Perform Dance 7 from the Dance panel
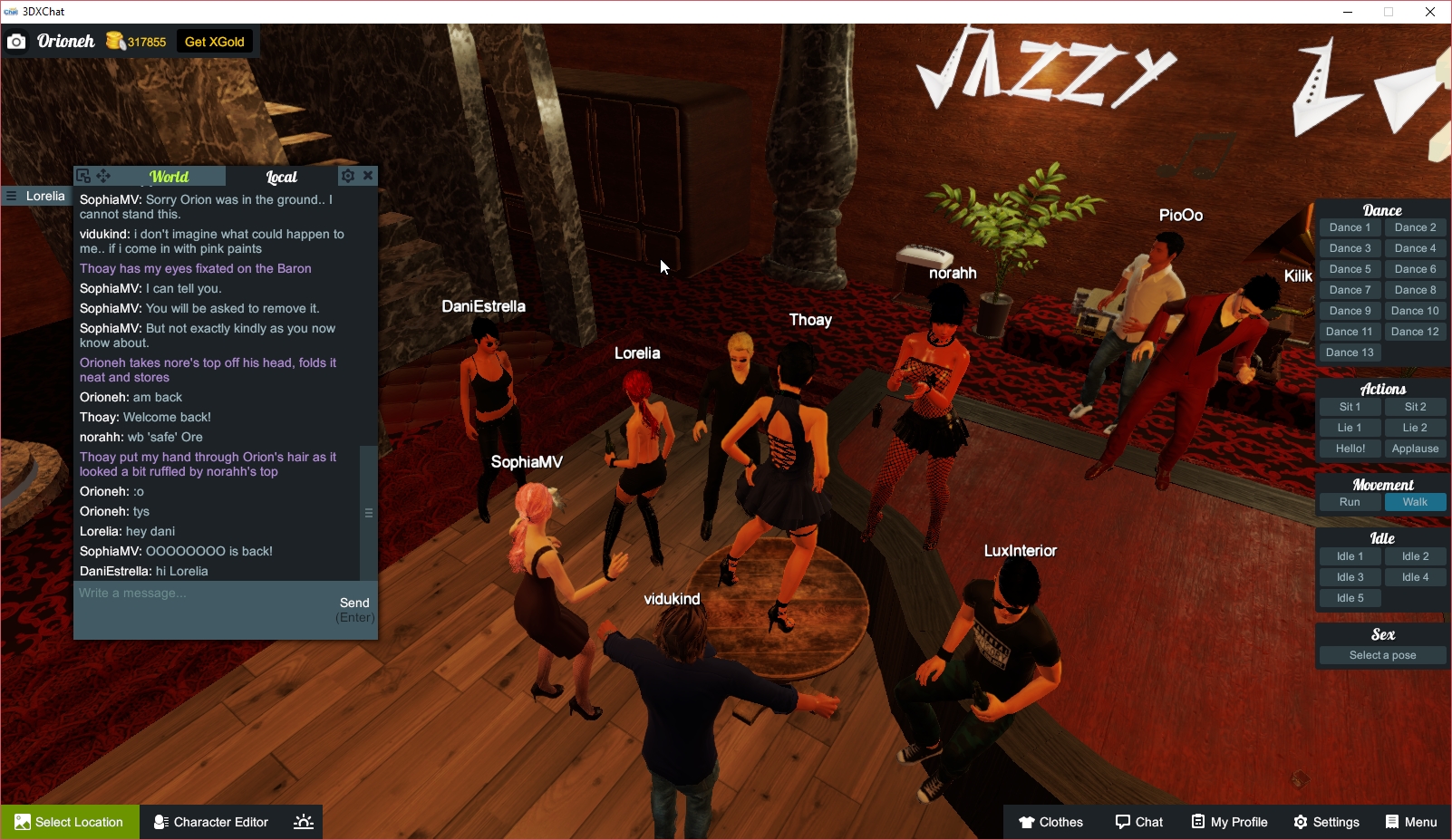1452x840 pixels. (1350, 289)
